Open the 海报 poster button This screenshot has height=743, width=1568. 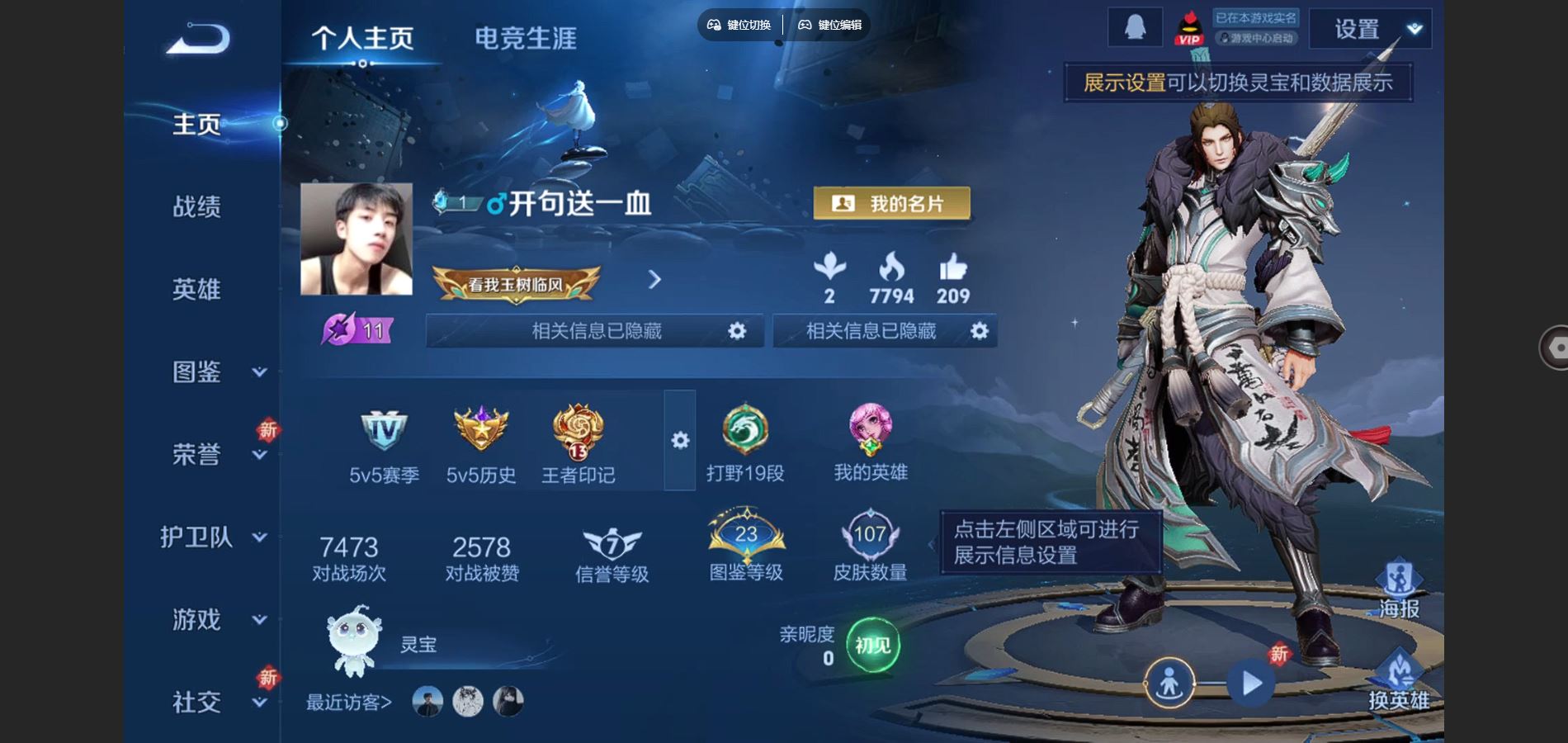(1399, 589)
